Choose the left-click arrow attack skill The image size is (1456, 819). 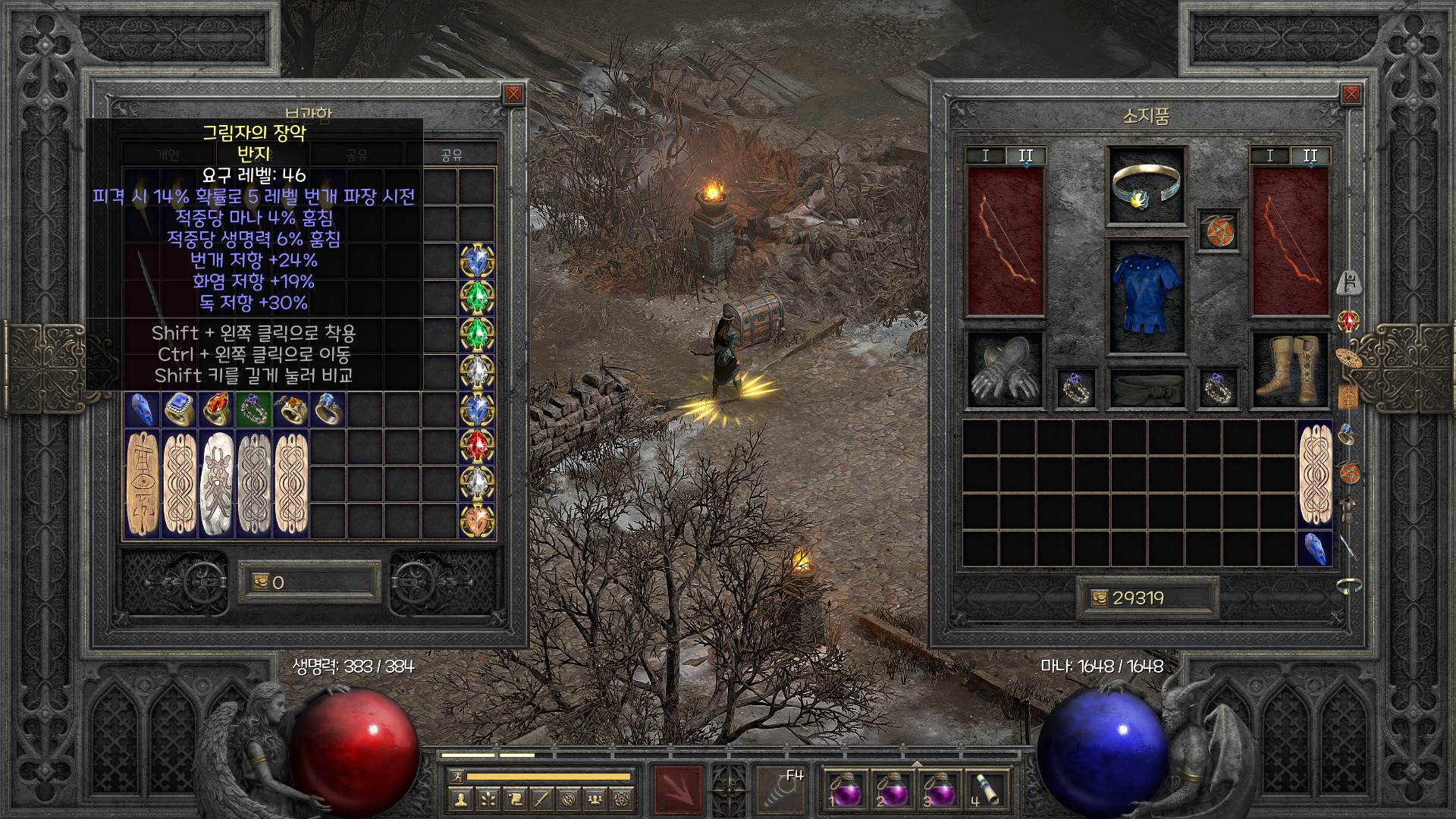(x=678, y=789)
